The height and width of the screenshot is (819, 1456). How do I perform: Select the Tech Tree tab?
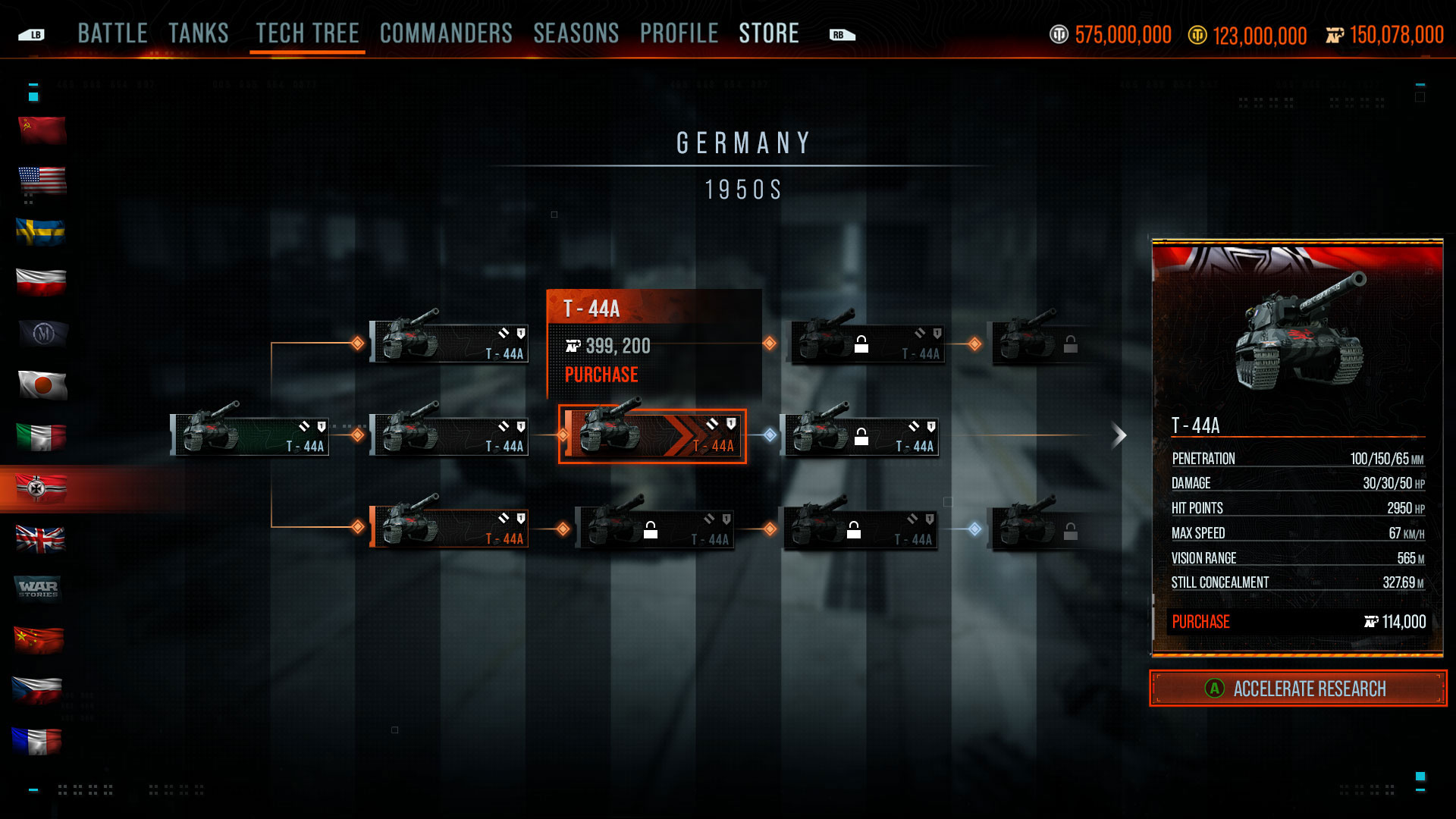(307, 33)
